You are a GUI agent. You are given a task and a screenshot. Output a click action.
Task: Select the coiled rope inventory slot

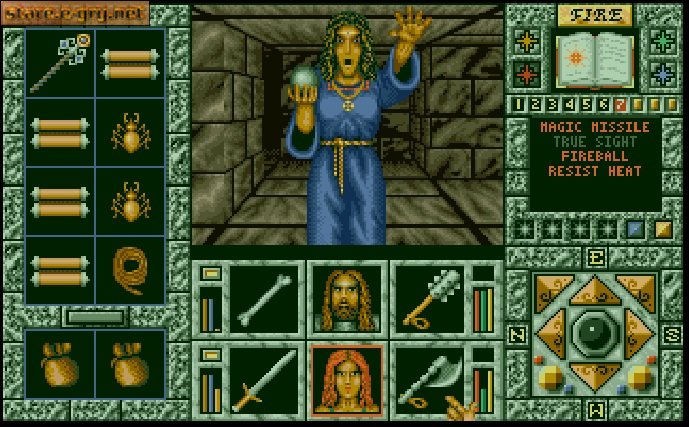point(130,270)
